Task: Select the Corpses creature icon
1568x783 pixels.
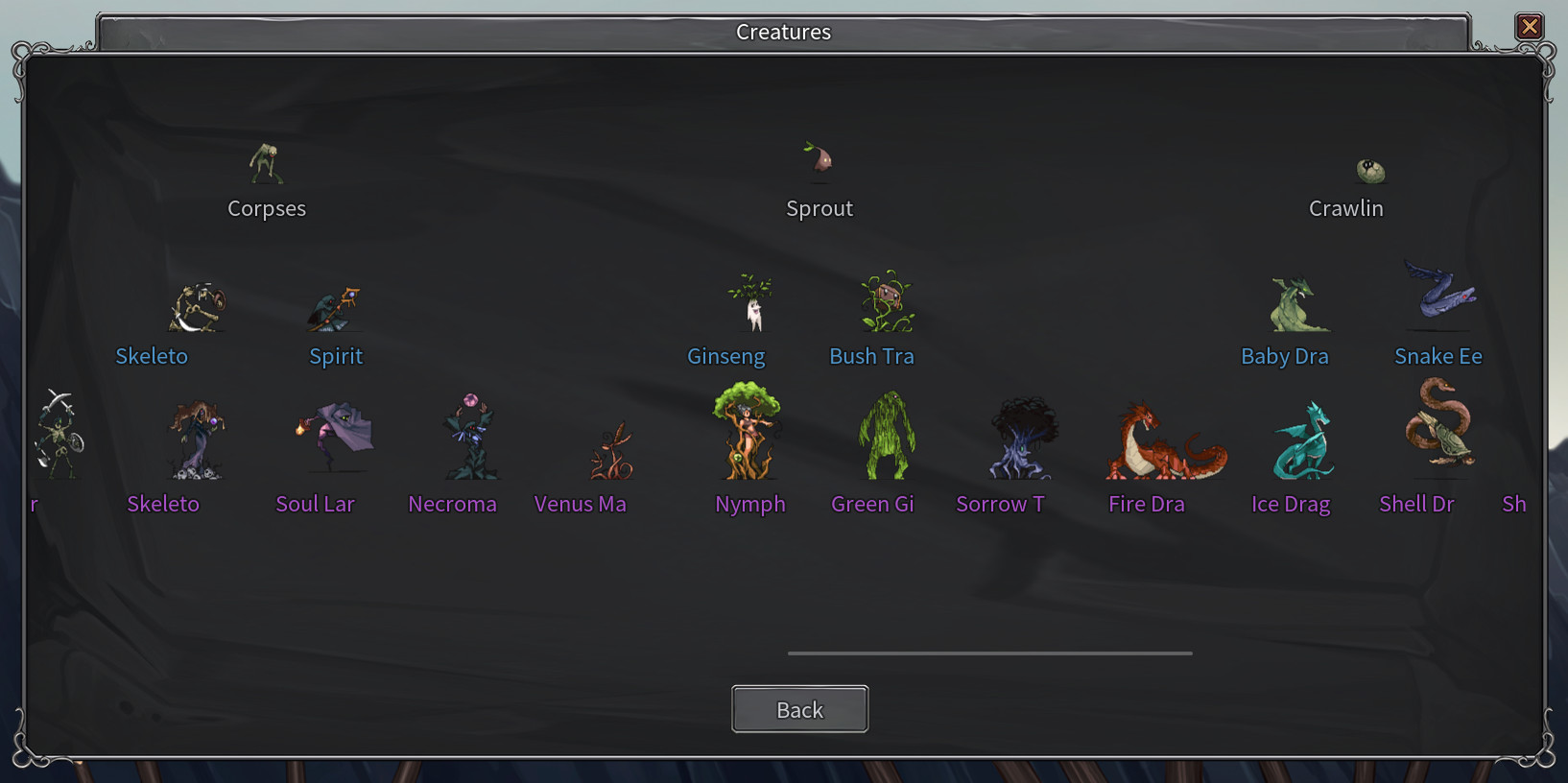Action: 266,165
